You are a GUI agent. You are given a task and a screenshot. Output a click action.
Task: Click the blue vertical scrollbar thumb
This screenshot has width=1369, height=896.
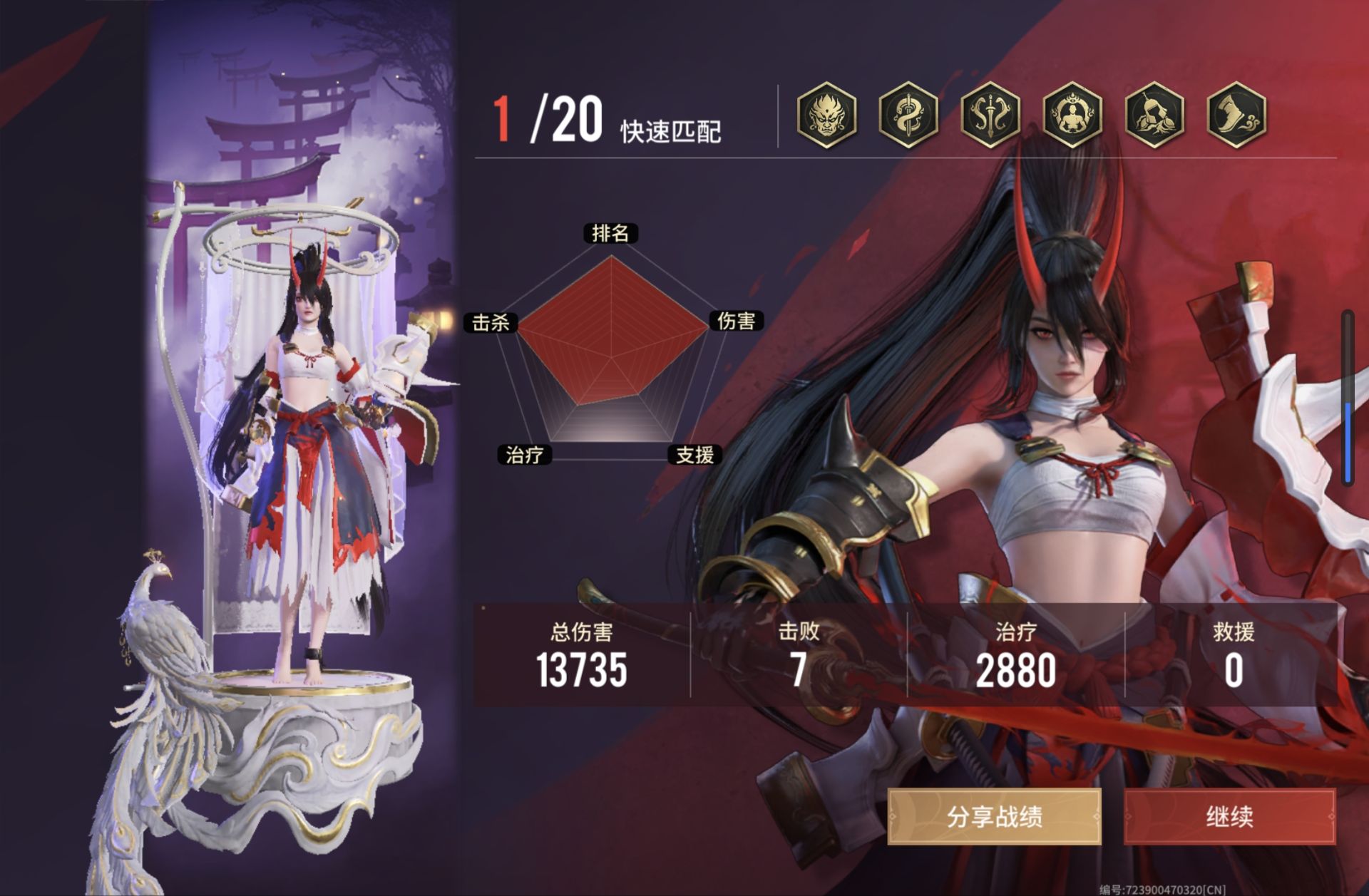click(x=1348, y=442)
